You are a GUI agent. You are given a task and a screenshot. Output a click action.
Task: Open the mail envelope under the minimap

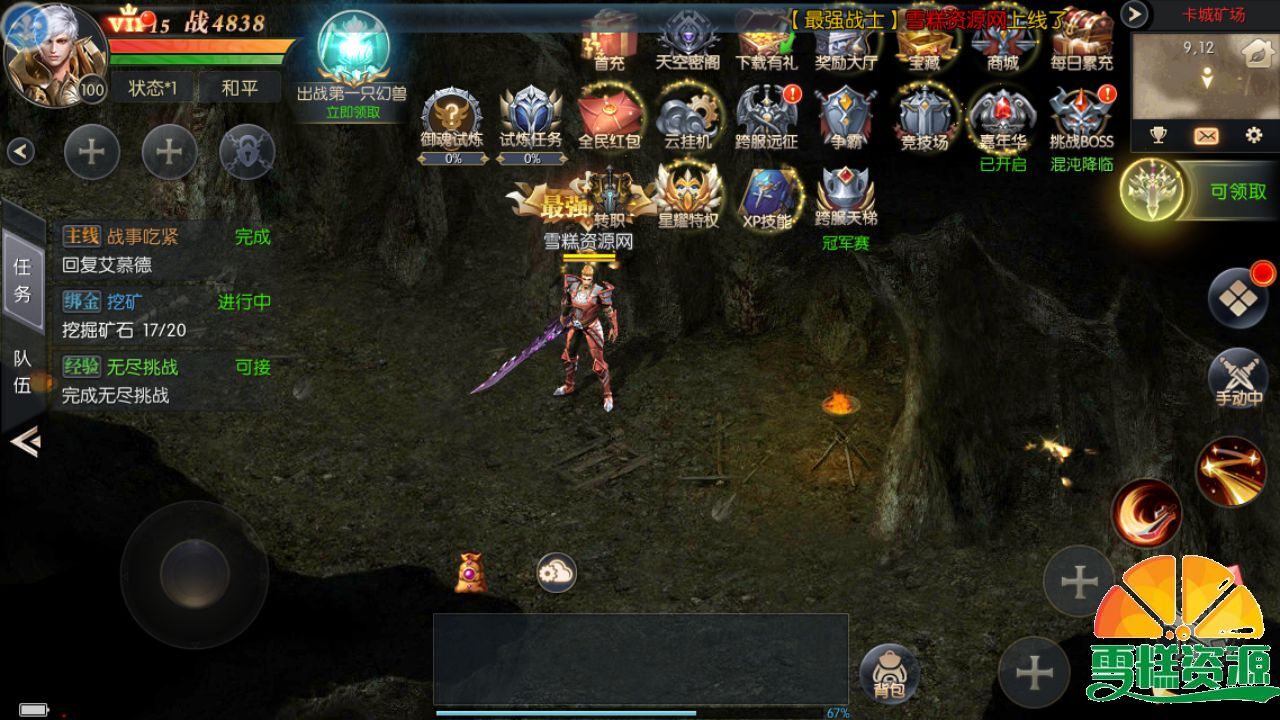(1206, 136)
